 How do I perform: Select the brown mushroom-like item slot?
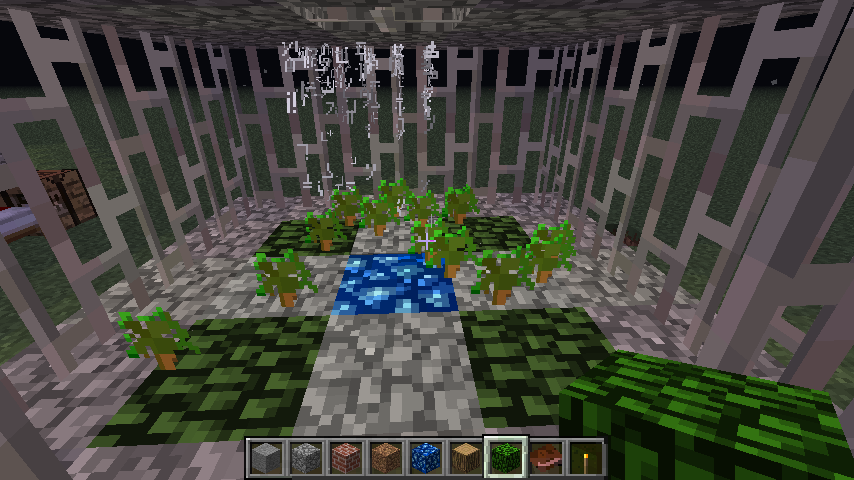pyautogui.click(x=546, y=457)
